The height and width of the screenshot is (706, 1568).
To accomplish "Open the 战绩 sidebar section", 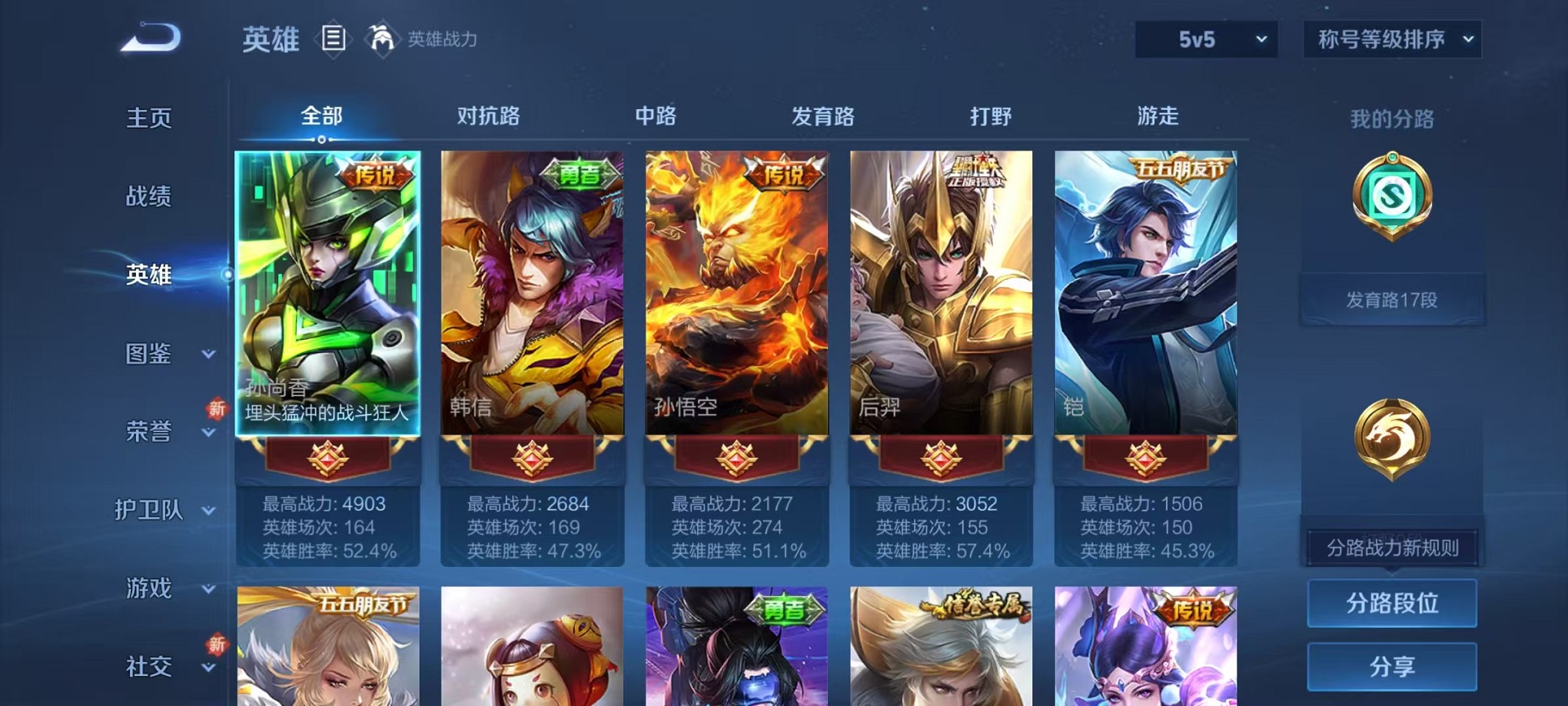I will 147,197.
